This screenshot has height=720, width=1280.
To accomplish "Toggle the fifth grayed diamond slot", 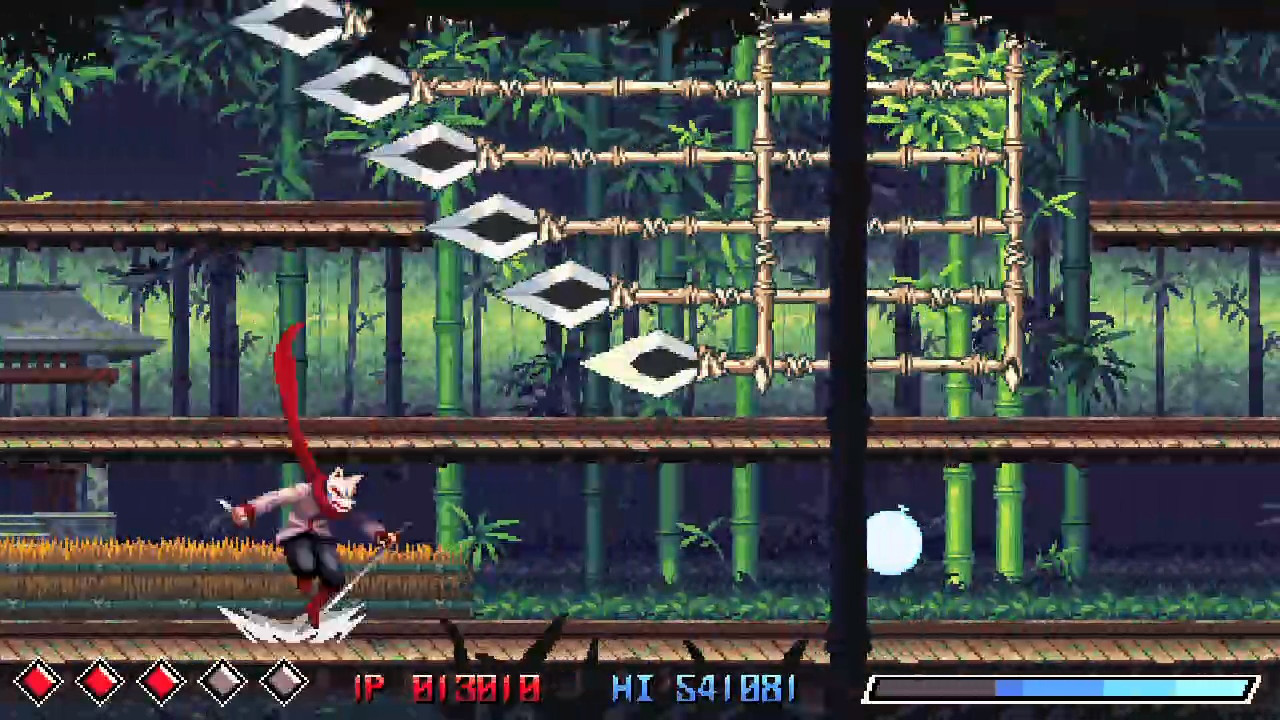I will click(x=282, y=681).
